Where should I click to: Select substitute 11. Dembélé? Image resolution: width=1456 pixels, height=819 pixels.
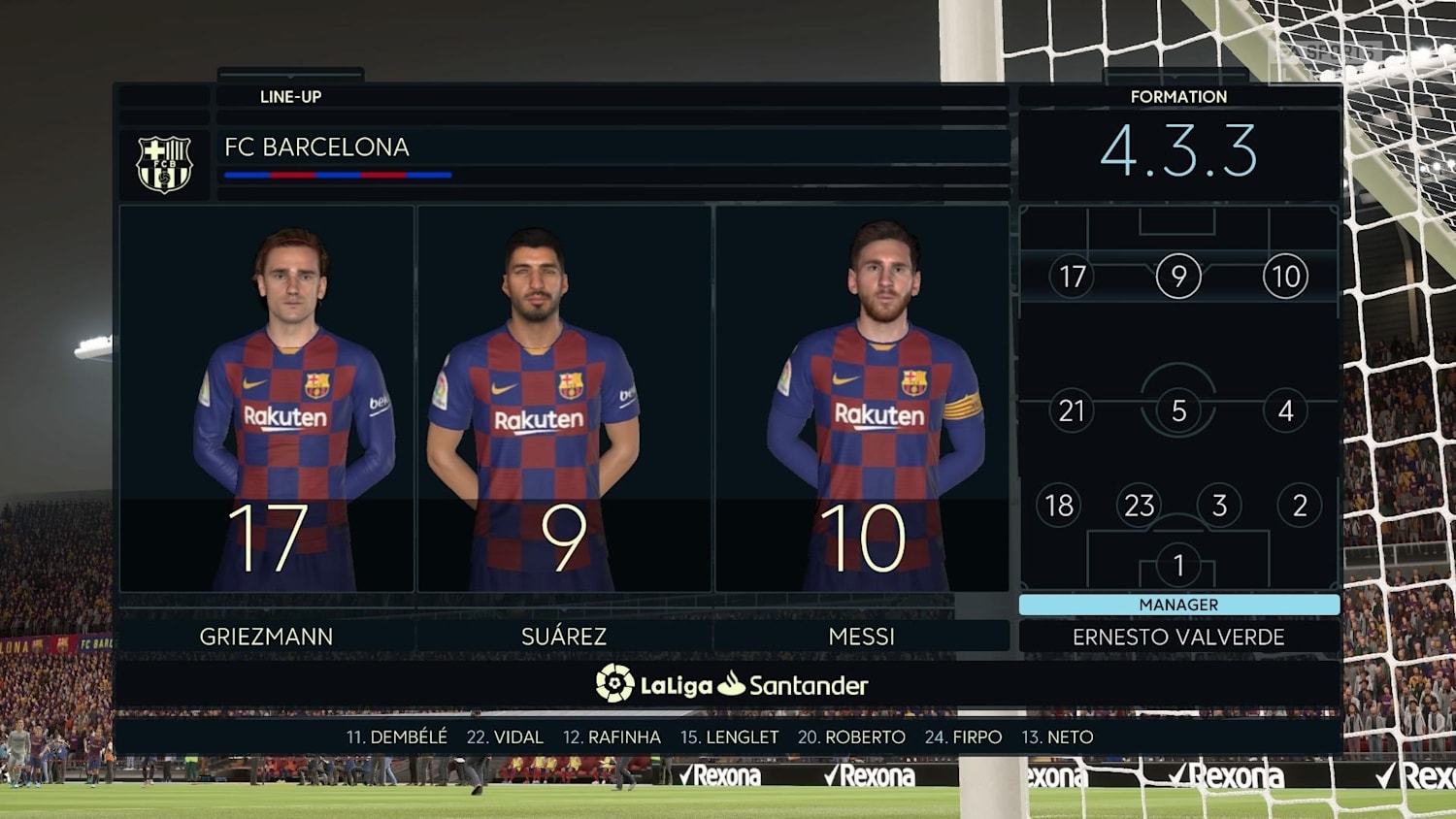point(399,737)
